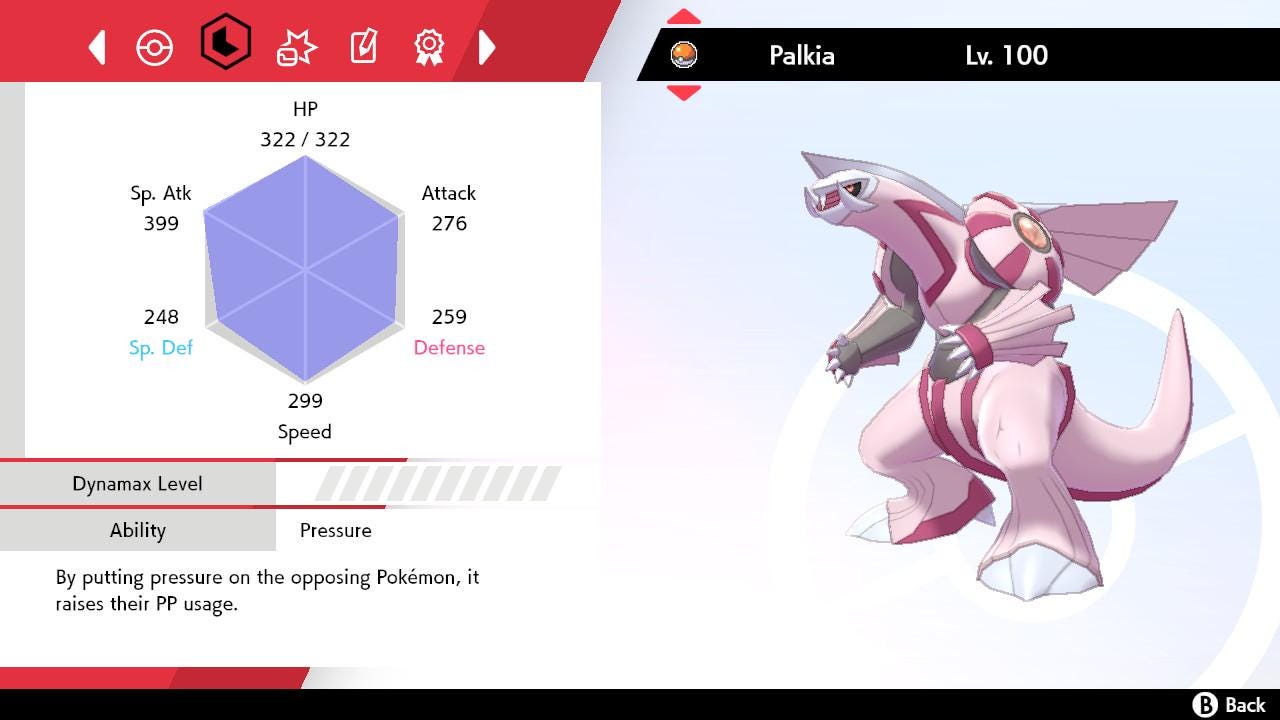The height and width of the screenshot is (720, 1280).
Task: Click the red up arrow above Palkia's name
Action: pos(684,17)
